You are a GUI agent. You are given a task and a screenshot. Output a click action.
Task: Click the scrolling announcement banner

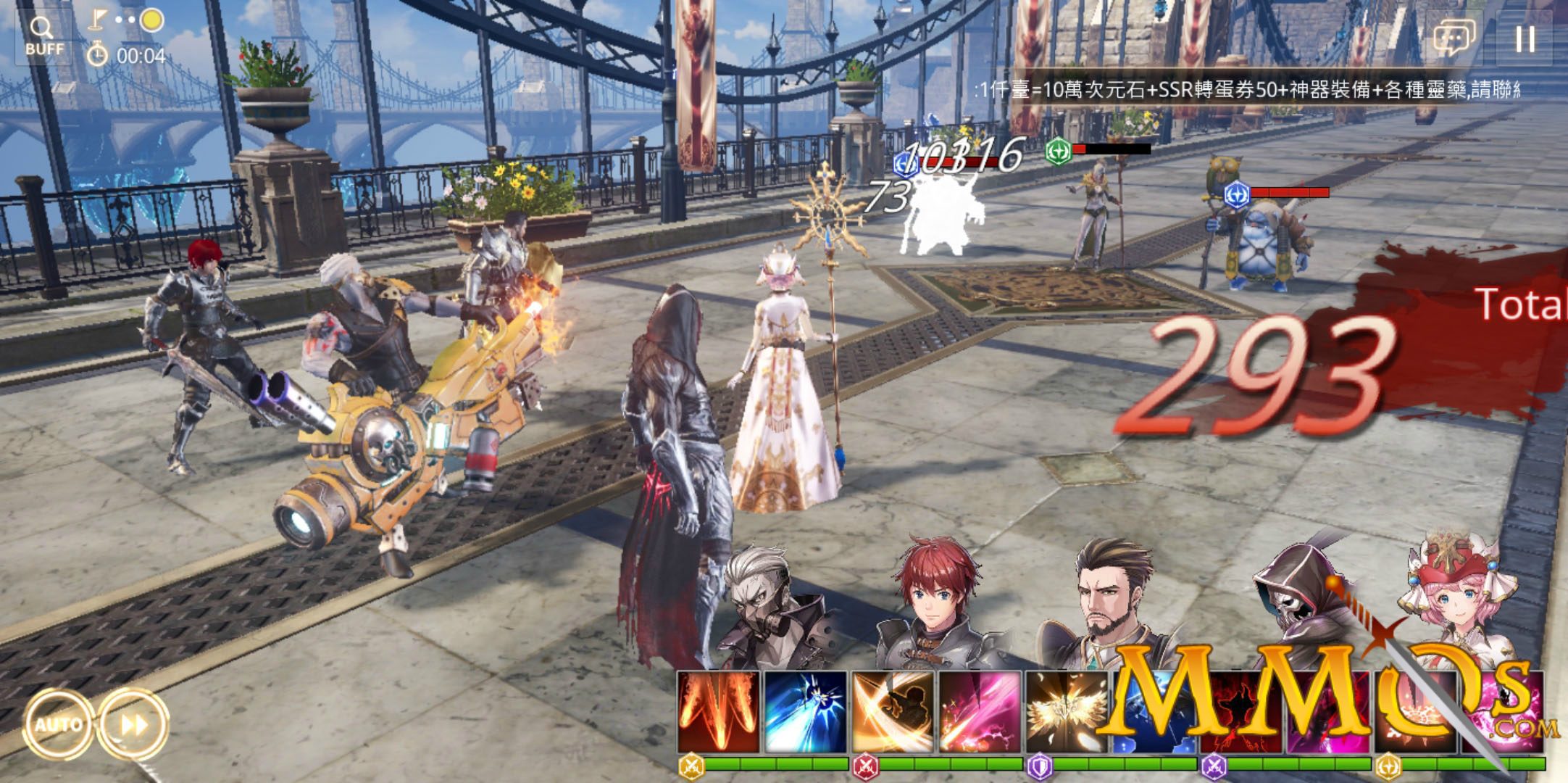point(1246,90)
